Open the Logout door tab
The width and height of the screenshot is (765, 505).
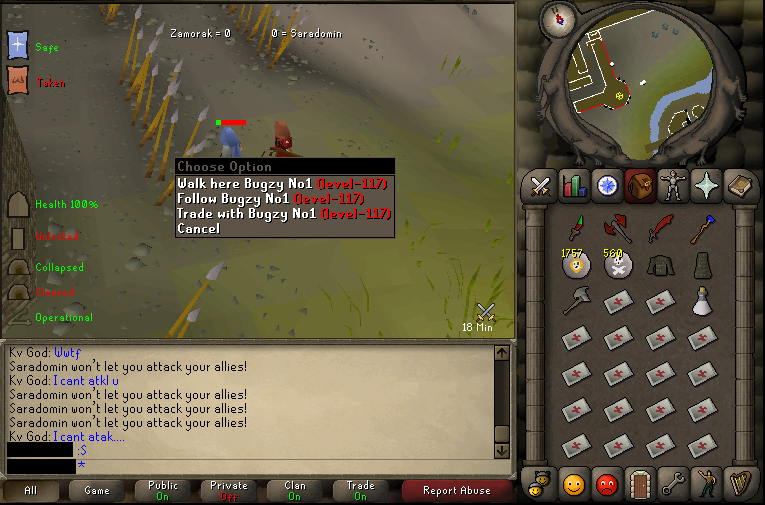[x=638, y=484]
